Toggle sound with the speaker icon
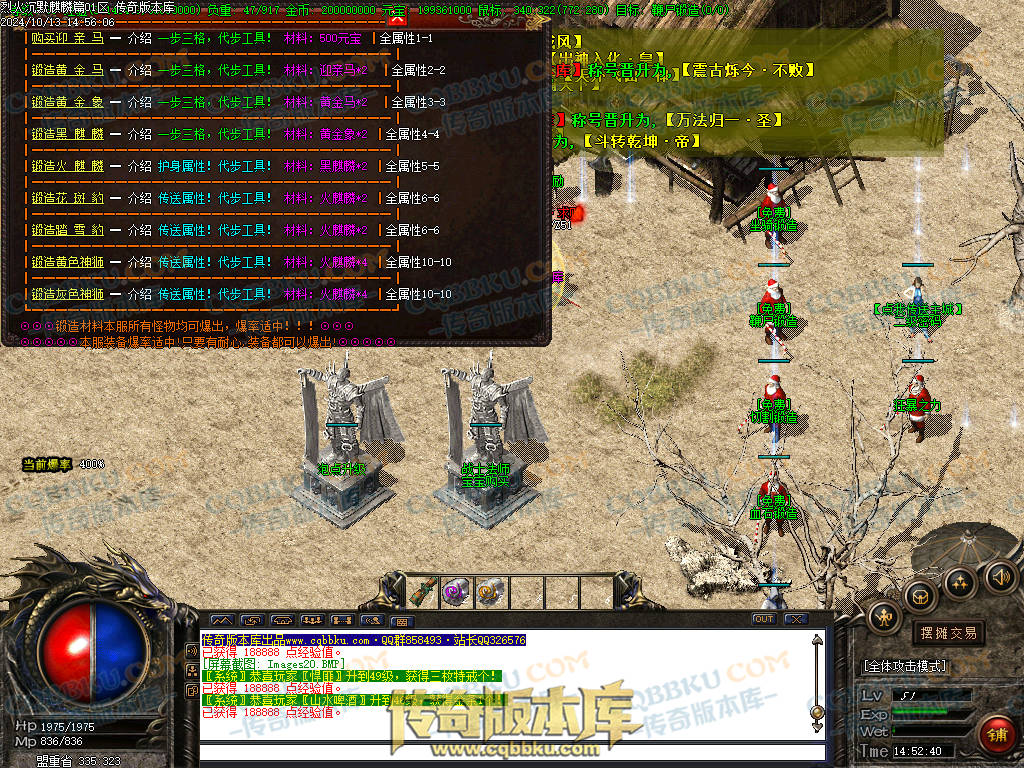Screen dimensions: 1024x768 [x=1001, y=576]
